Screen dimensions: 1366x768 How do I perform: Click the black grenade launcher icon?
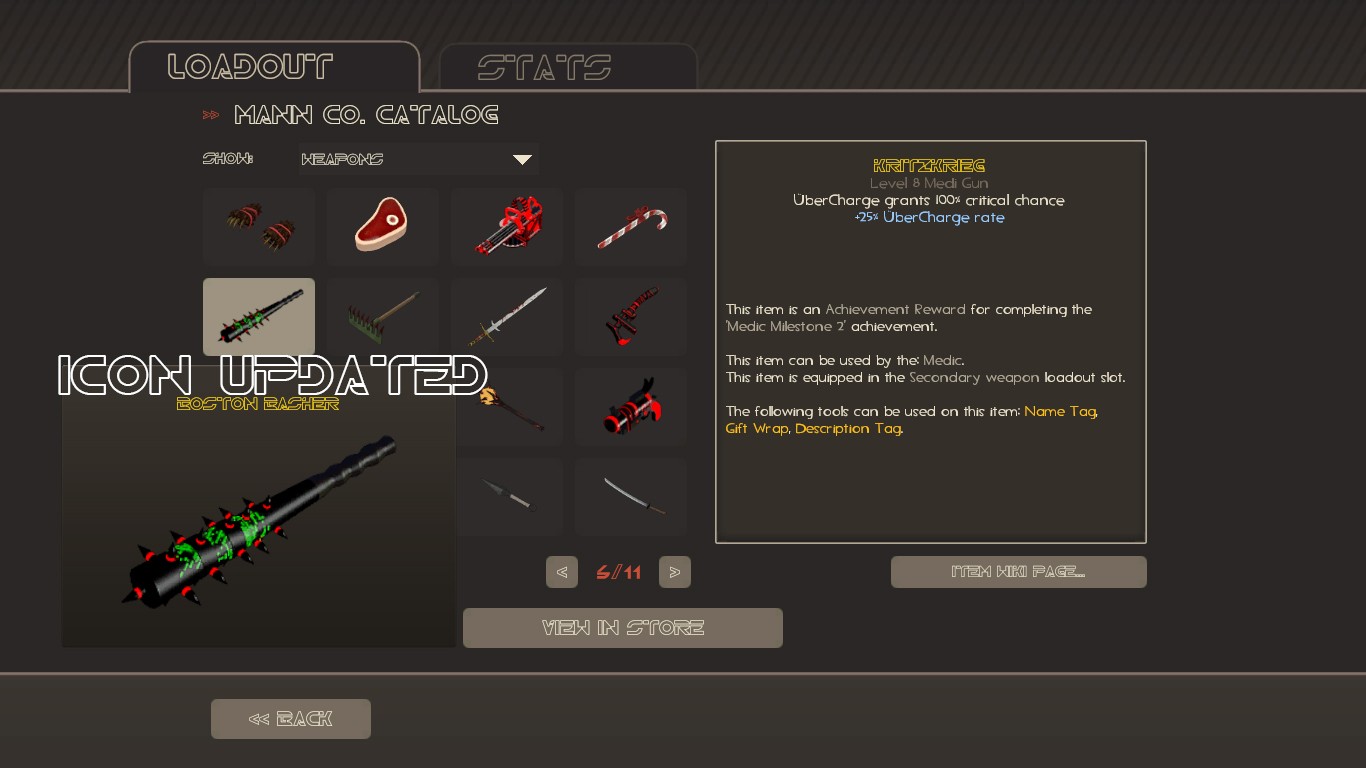click(x=630, y=406)
